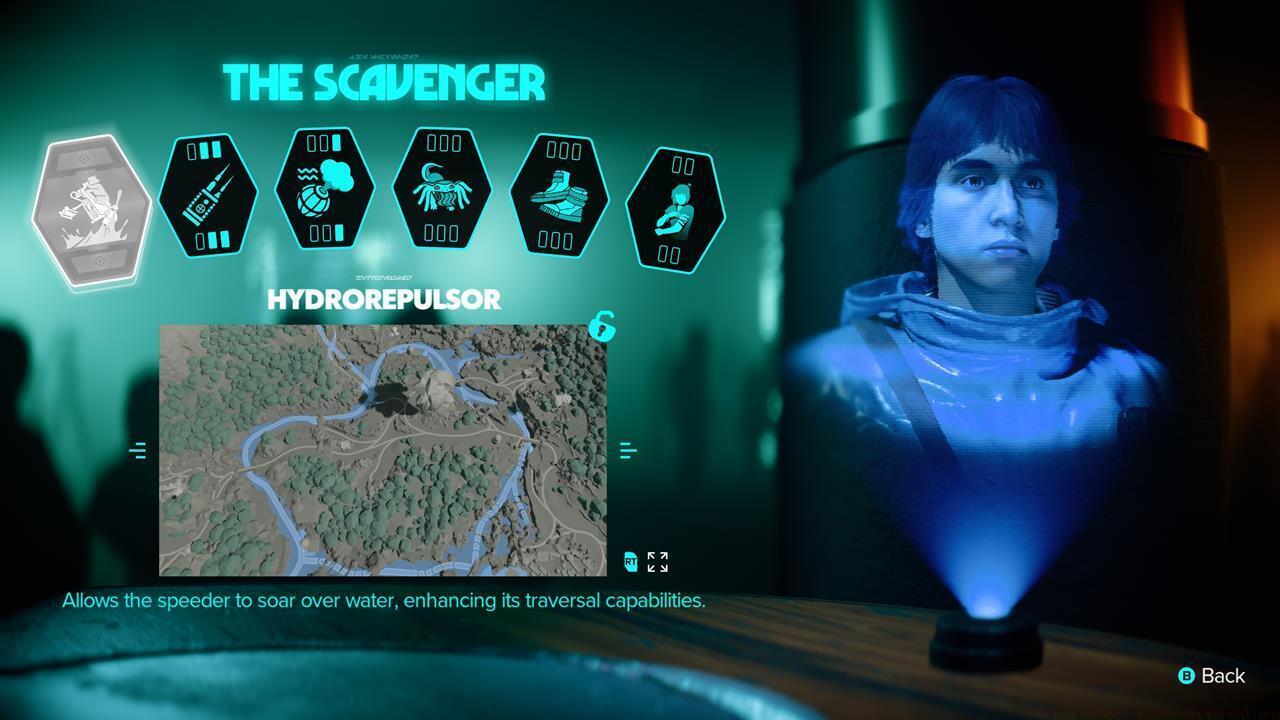Click the RT trigger prompt icon

tap(630, 563)
